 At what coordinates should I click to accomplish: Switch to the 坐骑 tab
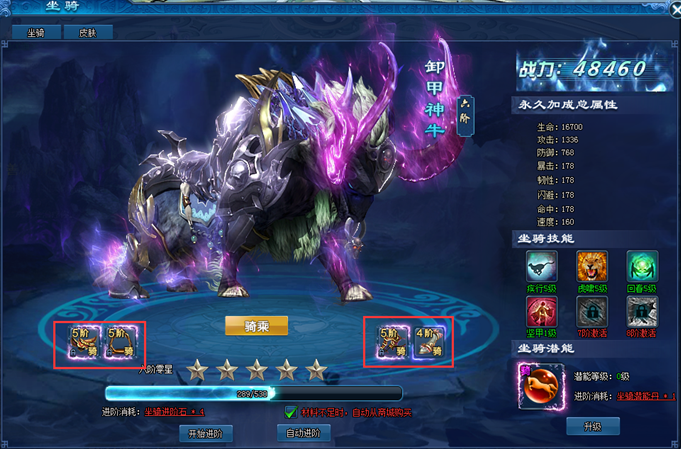pos(36,32)
